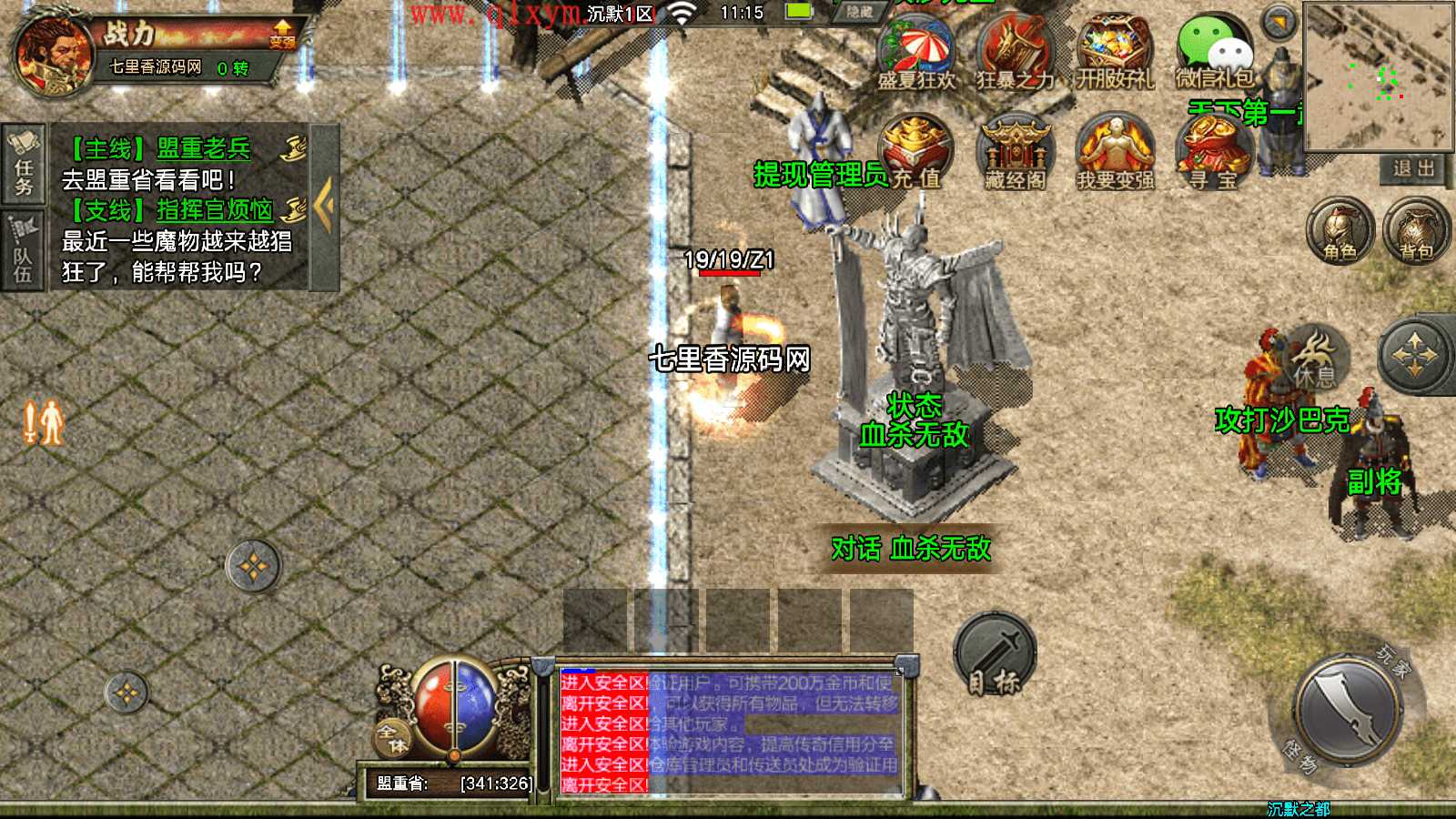Switch to the 任务 quest tab
1456x819 pixels.
click(24, 164)
